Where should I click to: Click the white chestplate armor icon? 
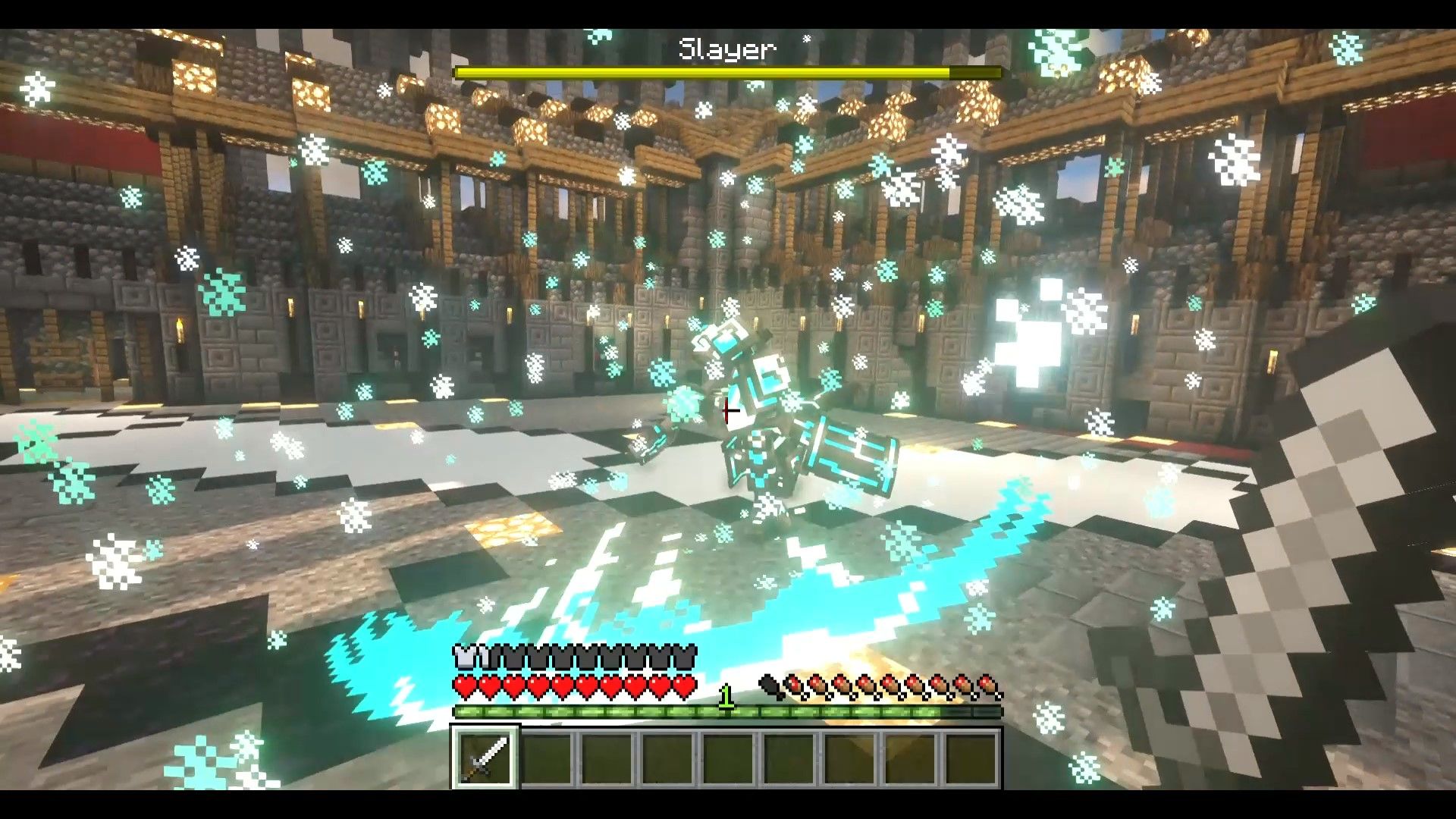(466, 658)
